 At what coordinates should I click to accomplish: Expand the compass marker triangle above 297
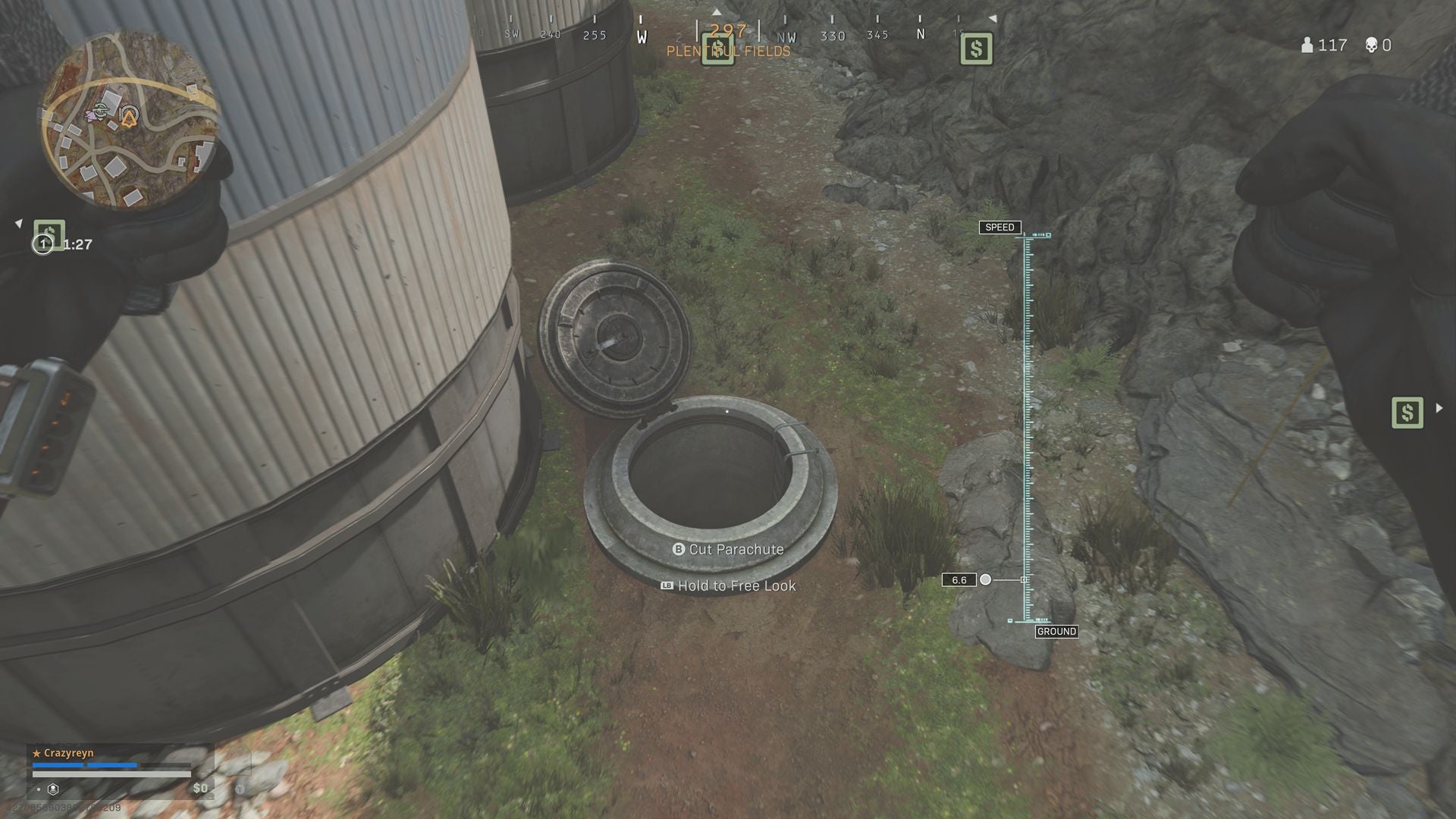717,12
